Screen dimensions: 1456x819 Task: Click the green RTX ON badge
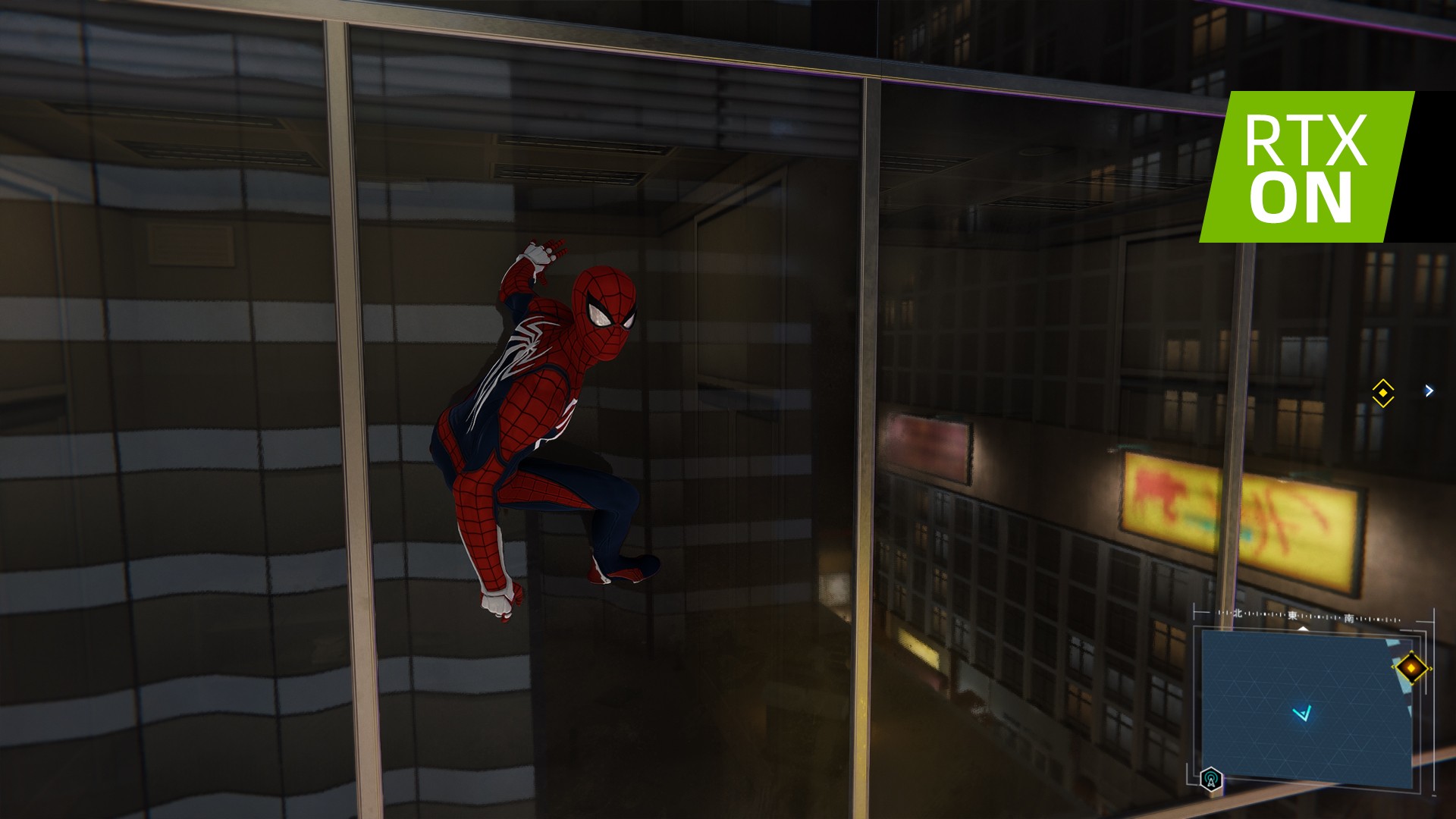pos(1306,167)
